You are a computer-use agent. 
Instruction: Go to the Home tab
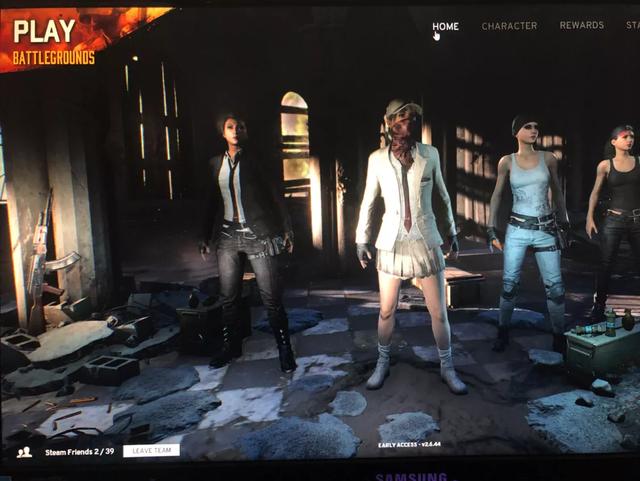point(445,26)
